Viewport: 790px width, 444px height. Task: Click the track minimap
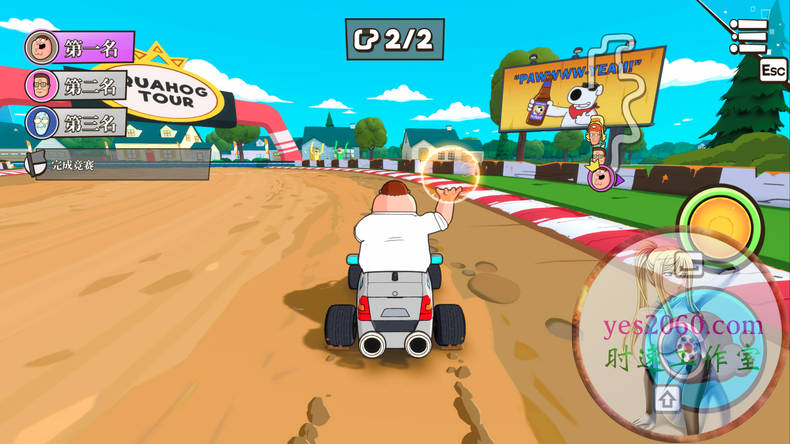tap(608, 110)
